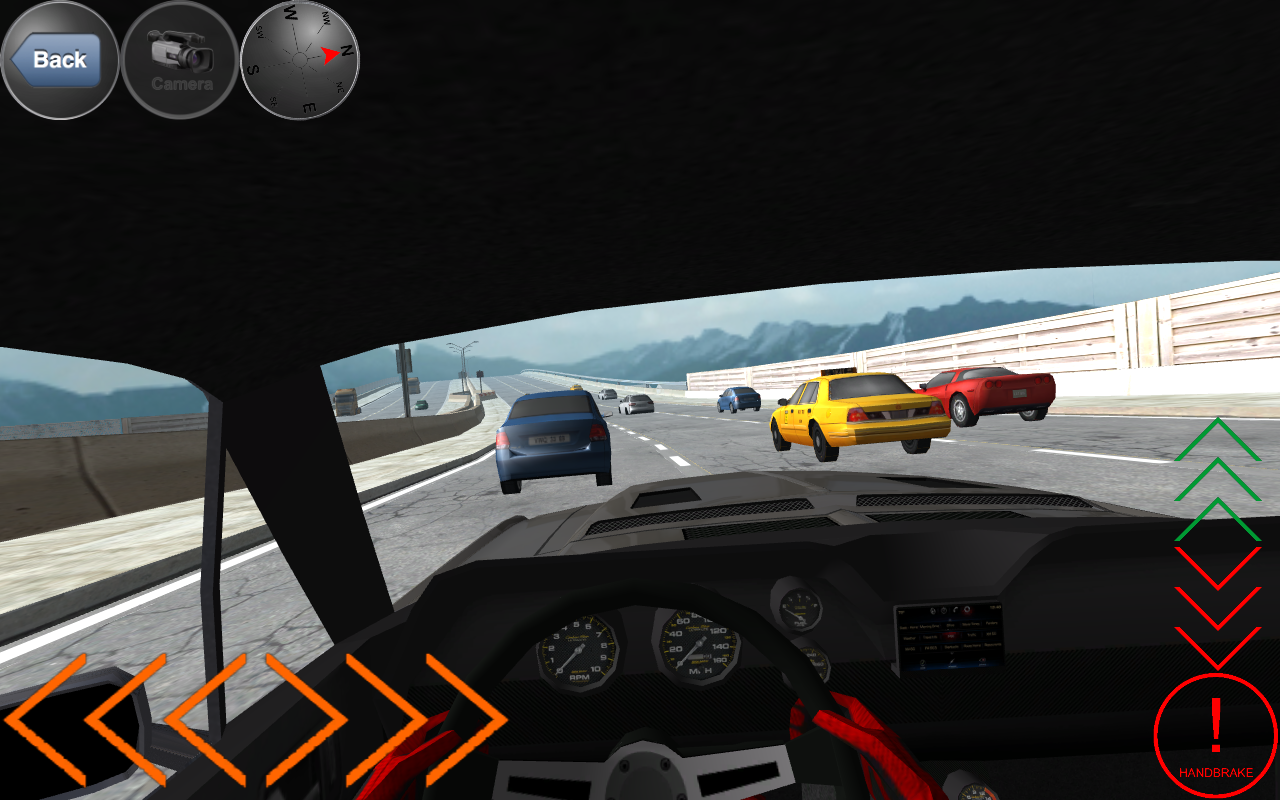Image resolution: width=1280 pixels, height=800 pixels.
Task: Click the compass dial at top
Action: (298, 60)
